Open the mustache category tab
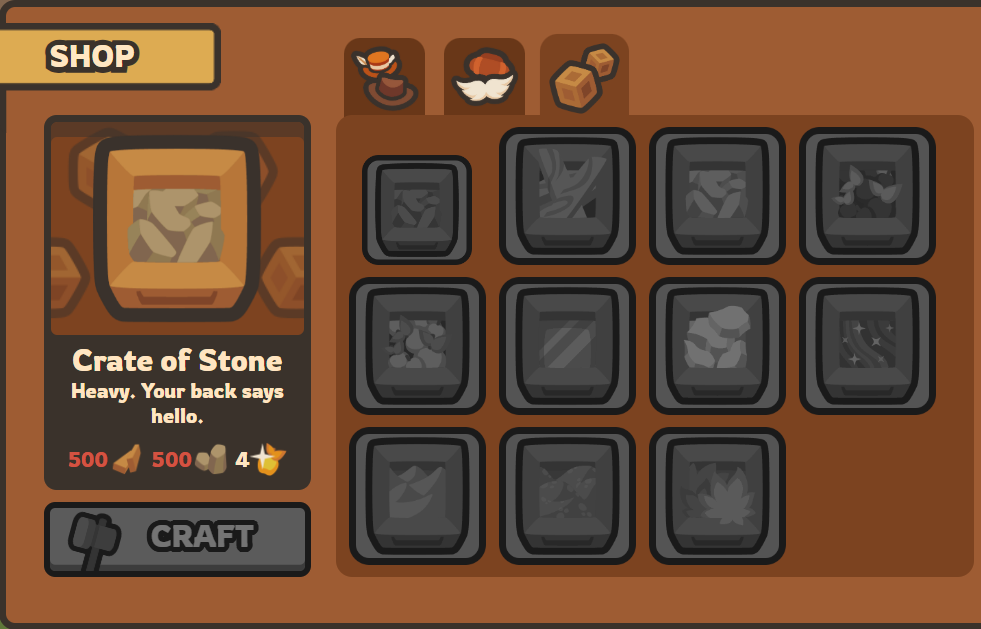 coord(484,78)
